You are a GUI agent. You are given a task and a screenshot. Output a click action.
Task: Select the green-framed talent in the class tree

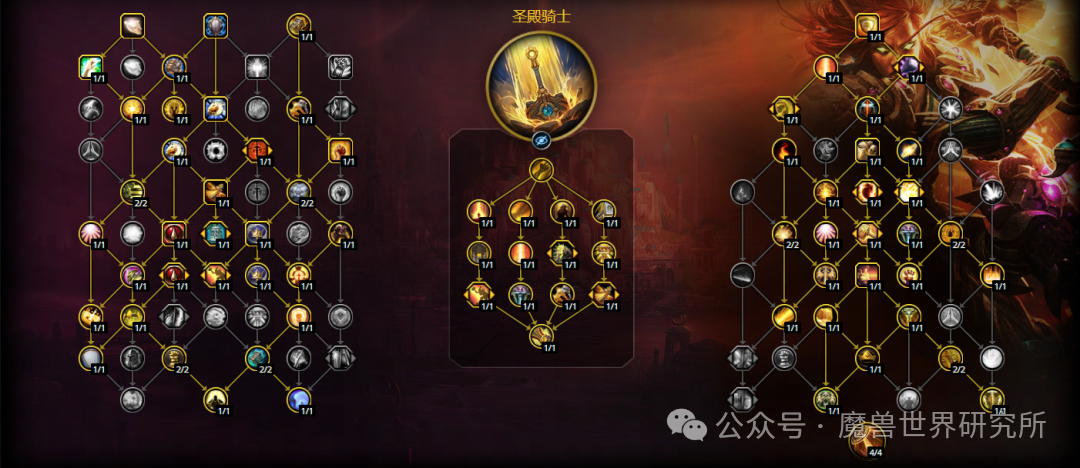coord(92,67)
